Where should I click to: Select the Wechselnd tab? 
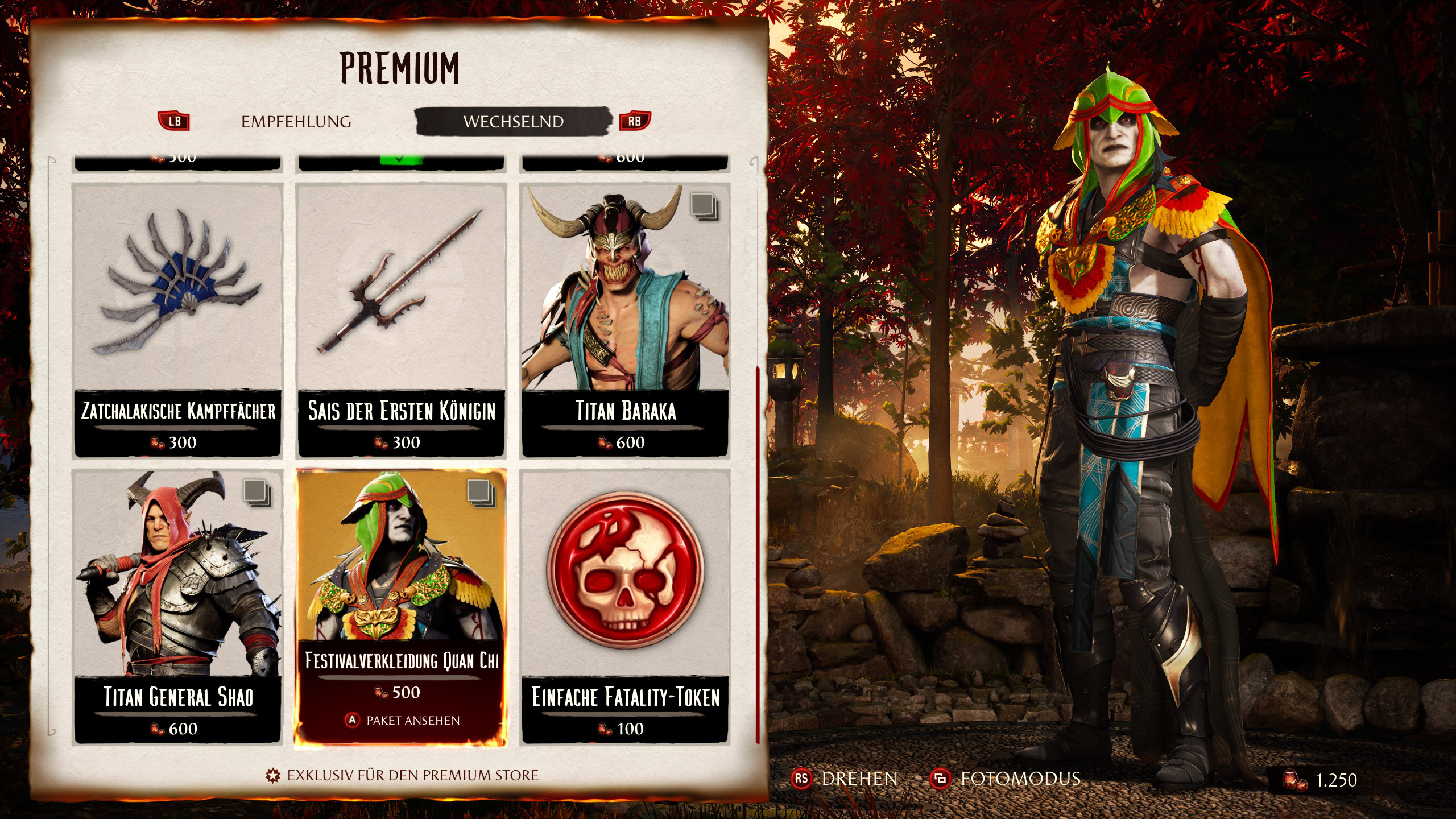click(513, 122)
